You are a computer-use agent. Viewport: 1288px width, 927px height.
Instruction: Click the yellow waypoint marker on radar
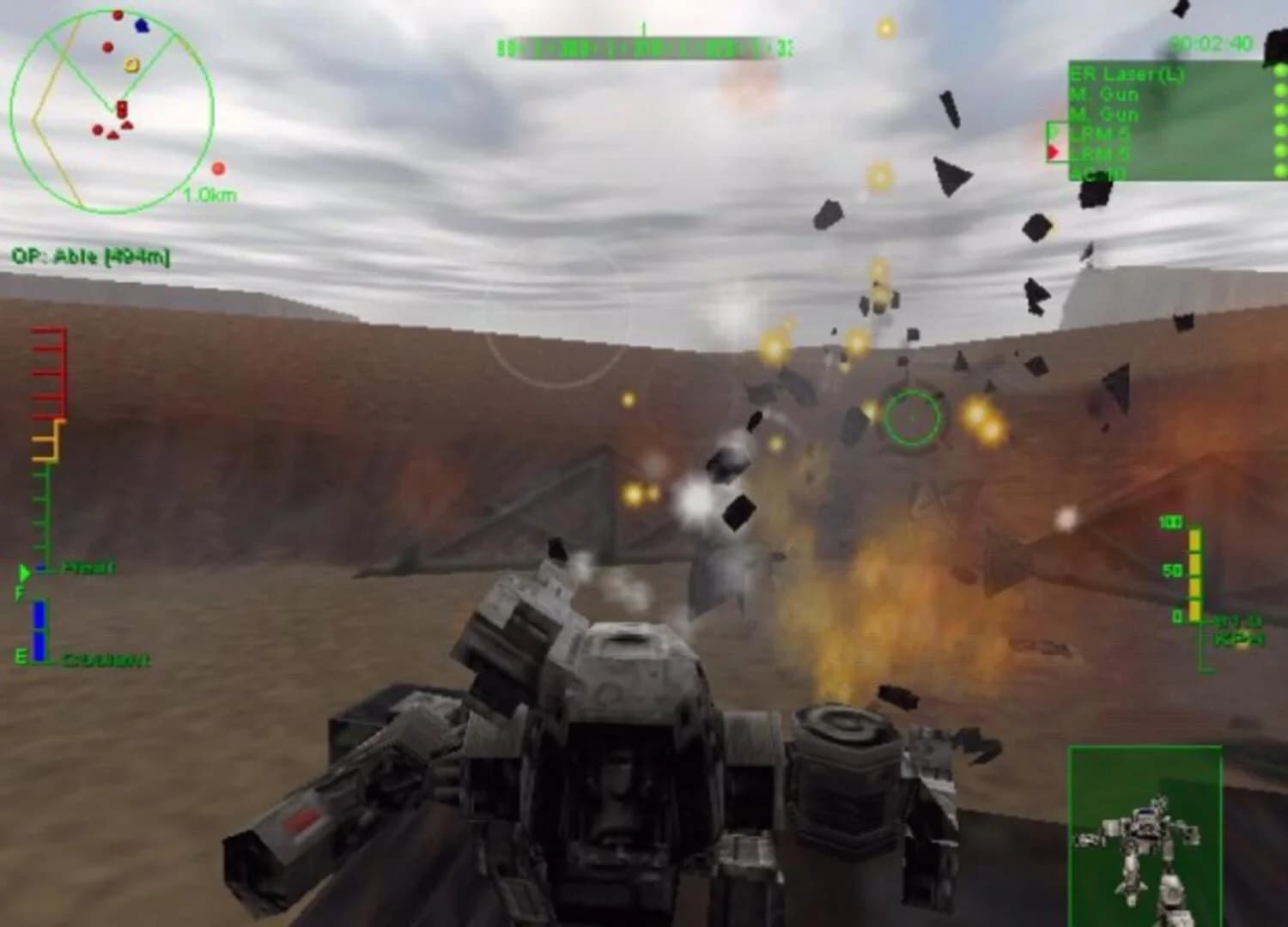(x=131, y=64)
